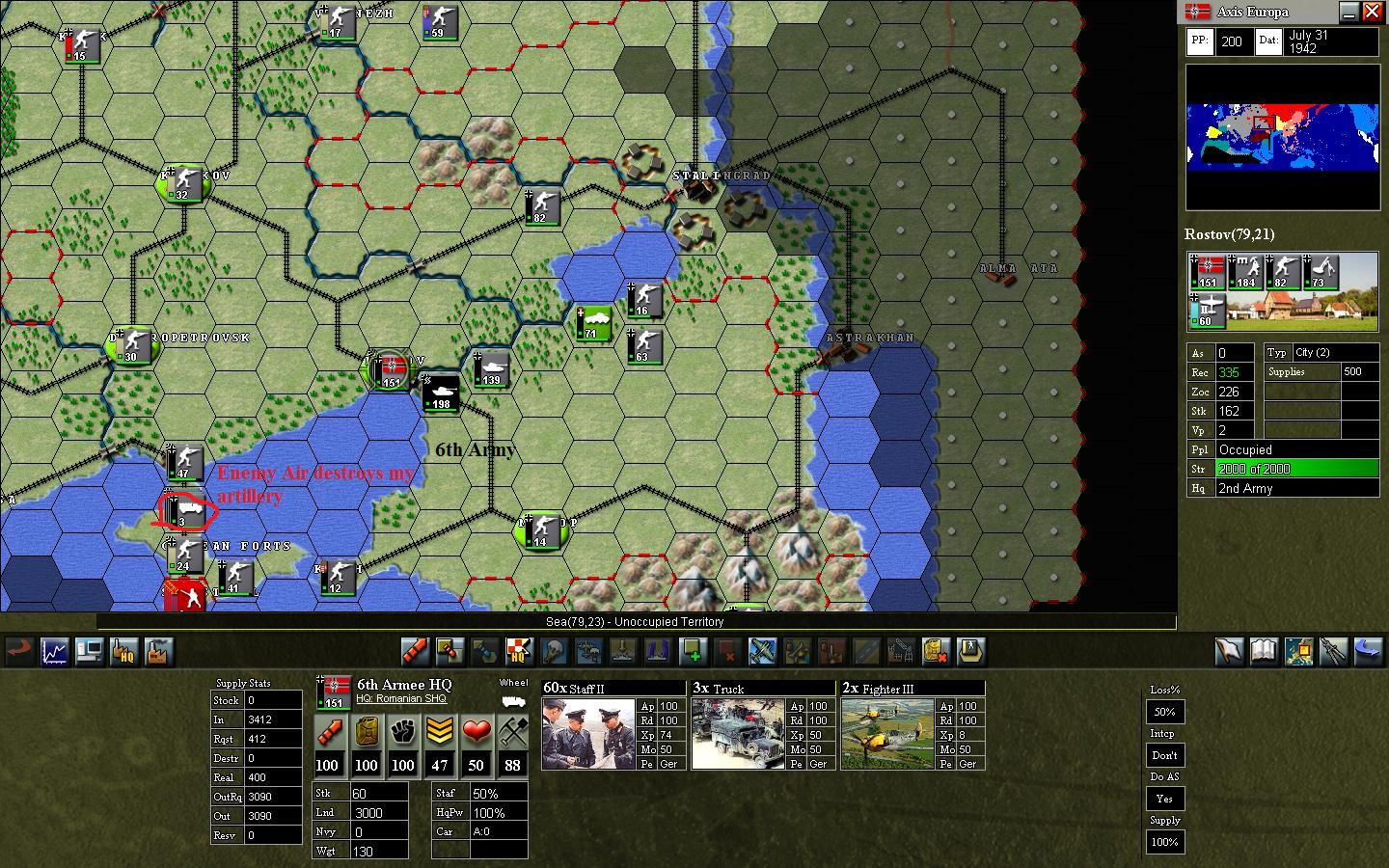
Task: Toggle the Loss% 50 setting
Action: [1164, 712]
